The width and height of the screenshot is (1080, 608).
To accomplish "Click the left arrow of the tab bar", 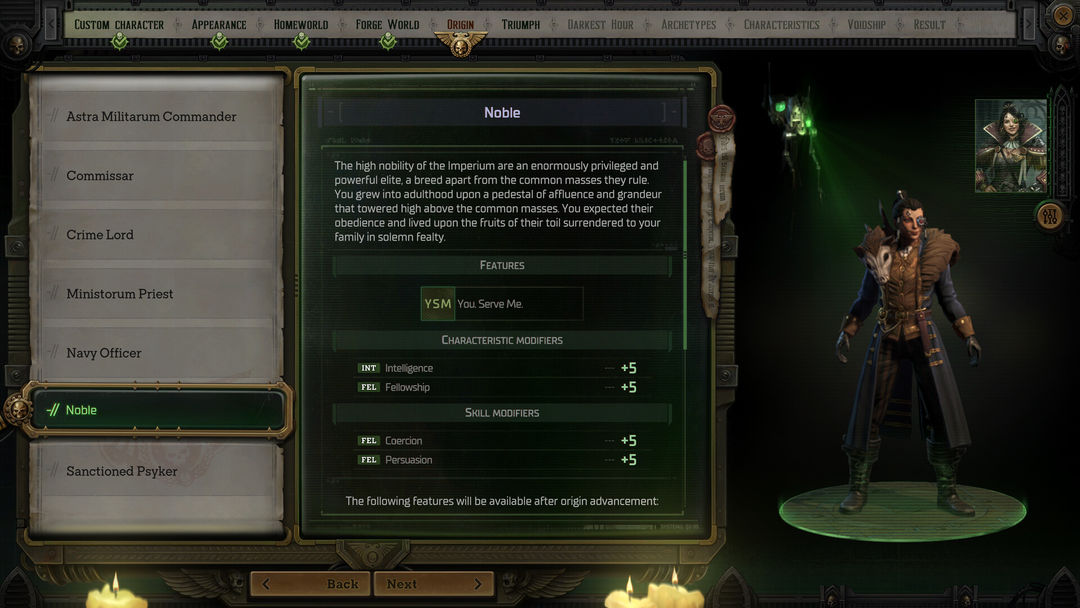I will 51,24.
